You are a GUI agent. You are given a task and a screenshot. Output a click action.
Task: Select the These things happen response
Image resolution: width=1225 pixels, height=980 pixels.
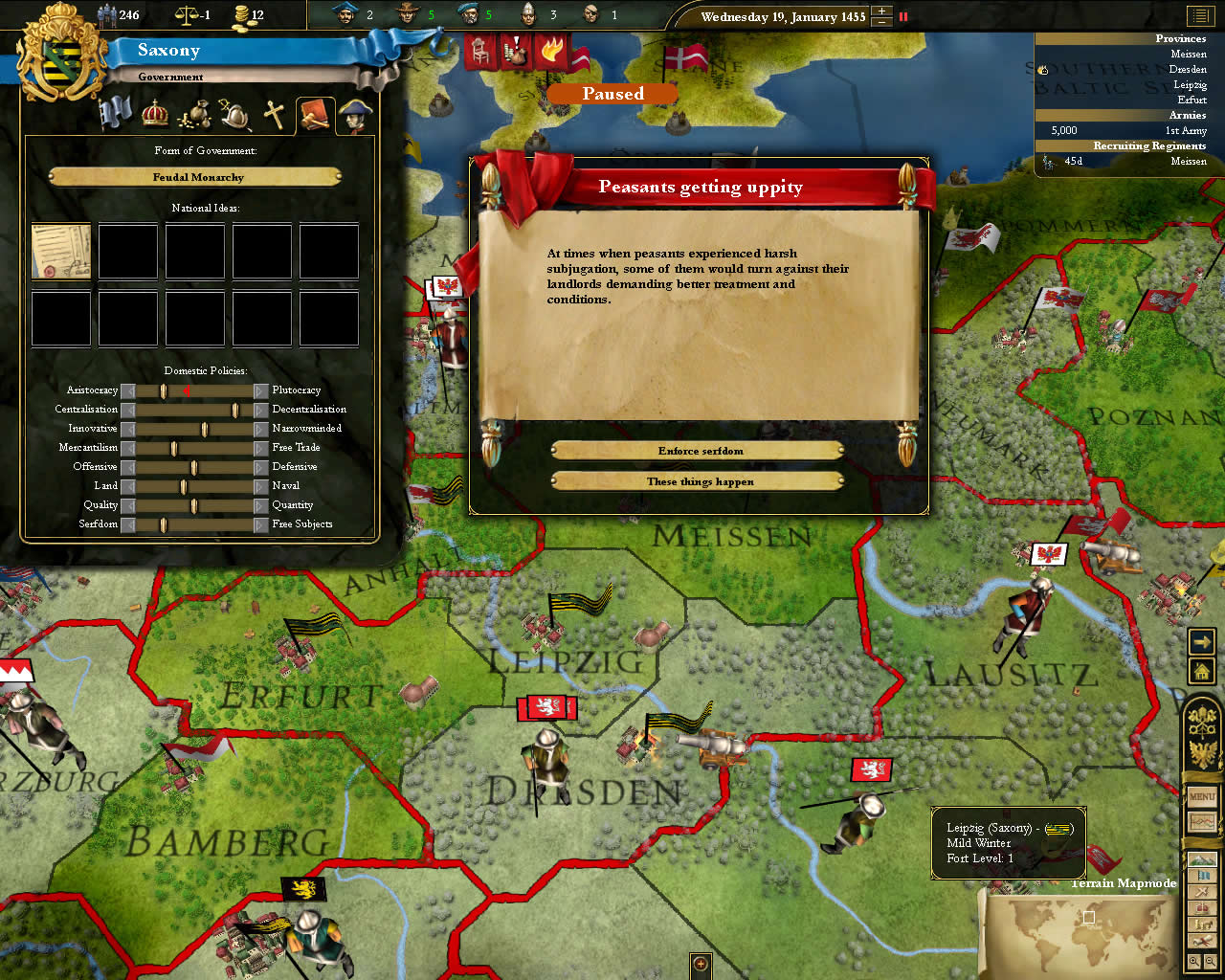(x=699, y=481)
